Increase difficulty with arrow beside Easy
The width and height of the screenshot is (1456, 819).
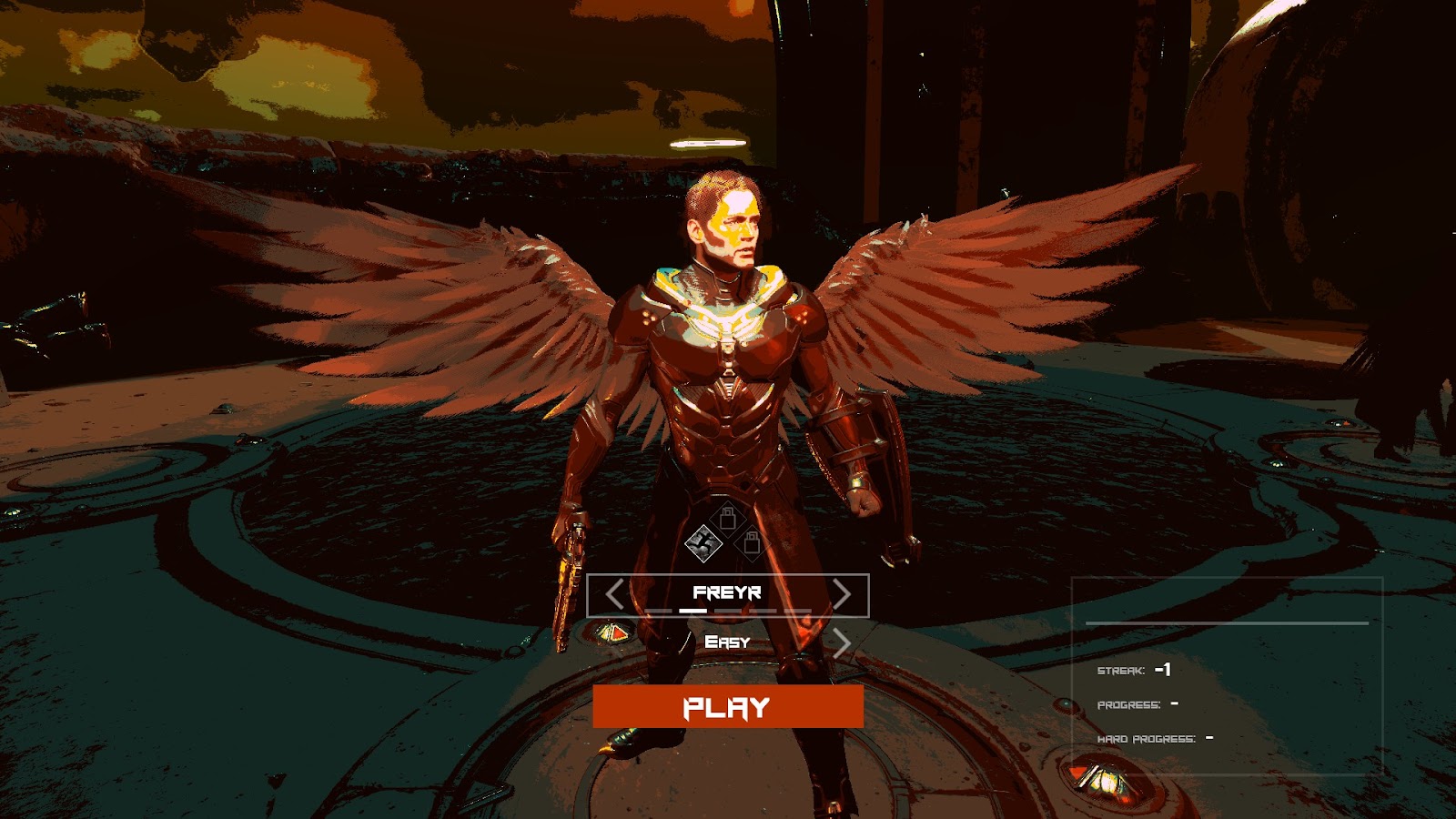842,643
